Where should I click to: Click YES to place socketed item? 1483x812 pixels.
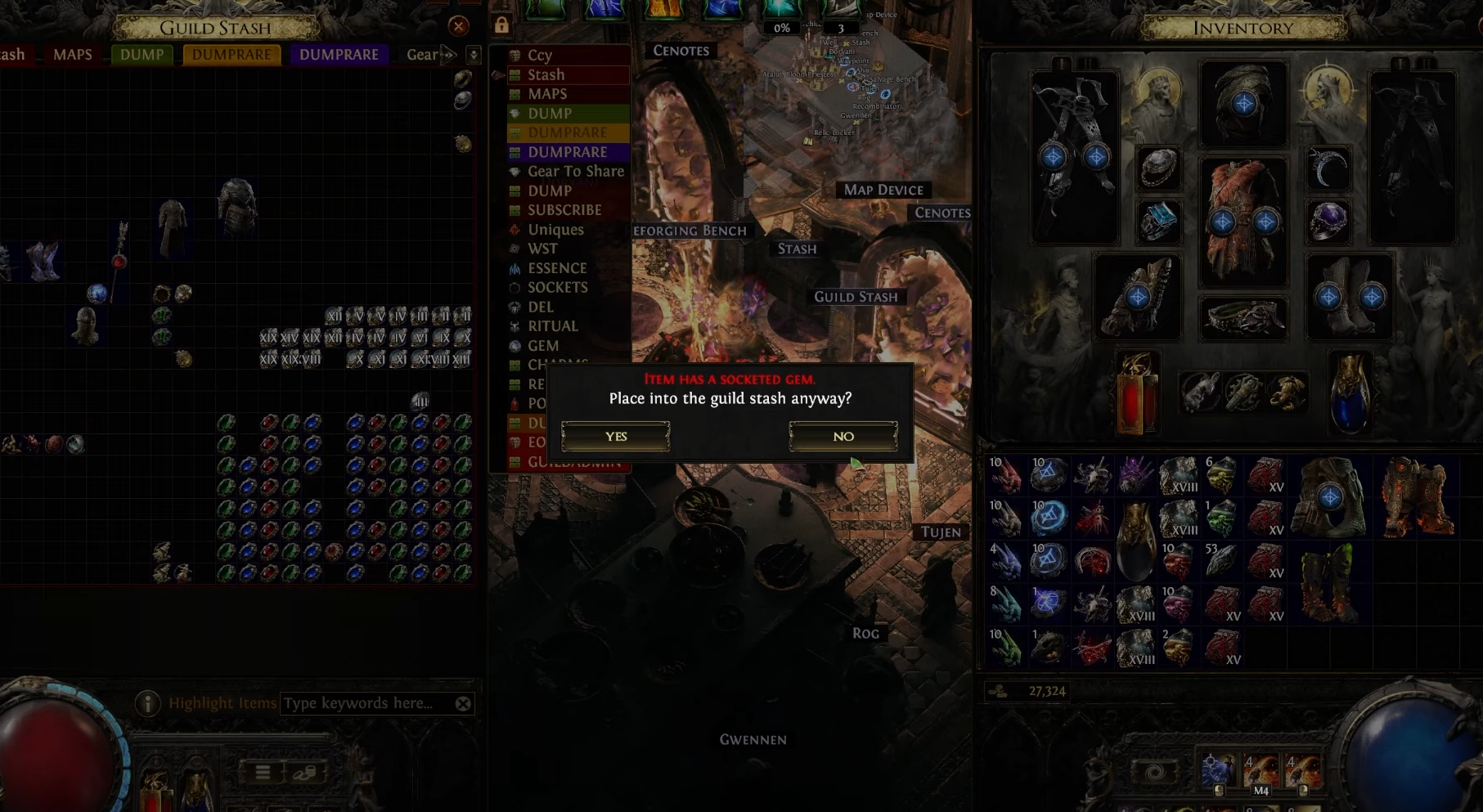tap(615, 436)
